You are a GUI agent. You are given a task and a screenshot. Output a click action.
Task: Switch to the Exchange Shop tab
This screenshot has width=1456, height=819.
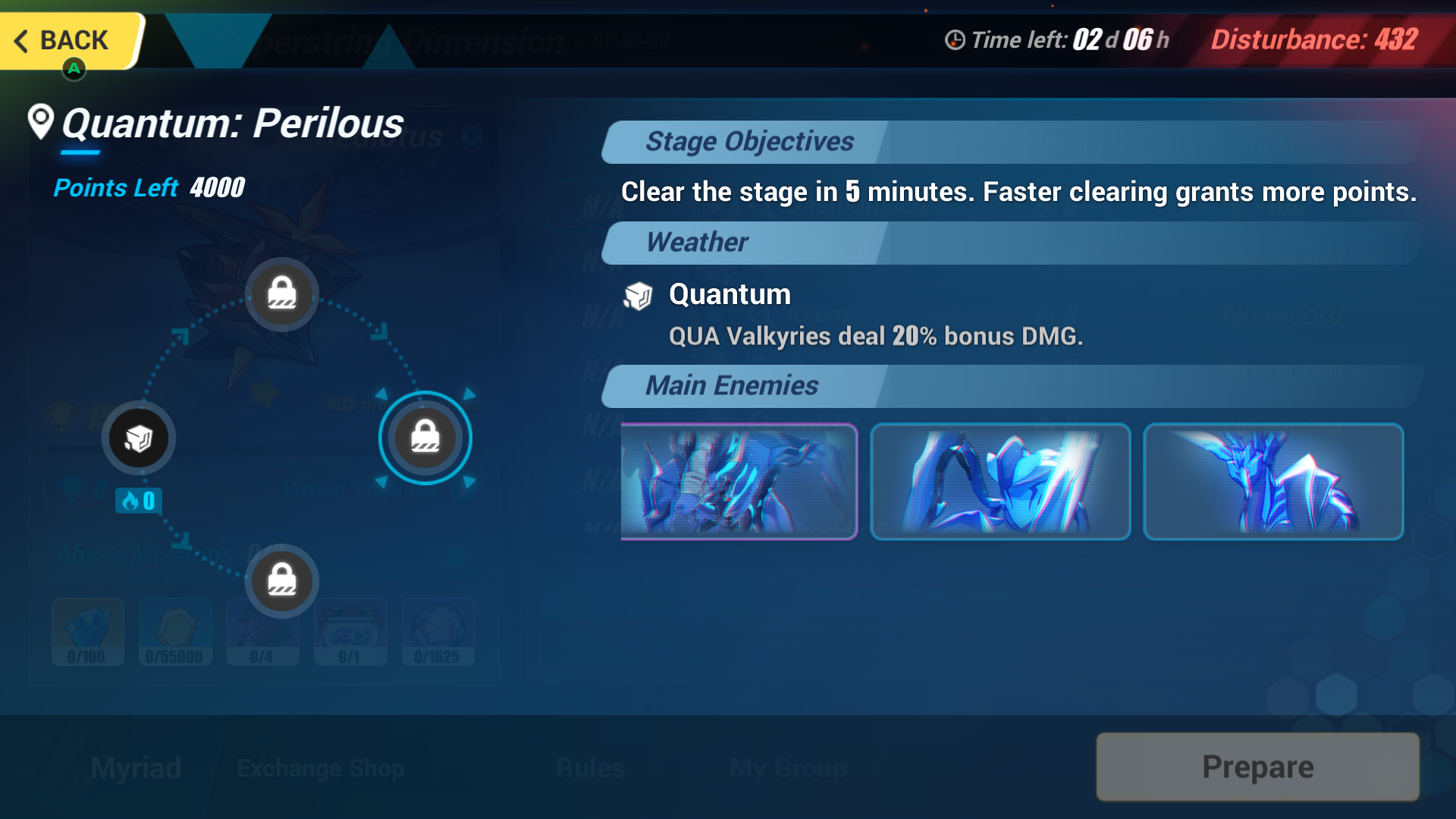click(x=320, y=767)
